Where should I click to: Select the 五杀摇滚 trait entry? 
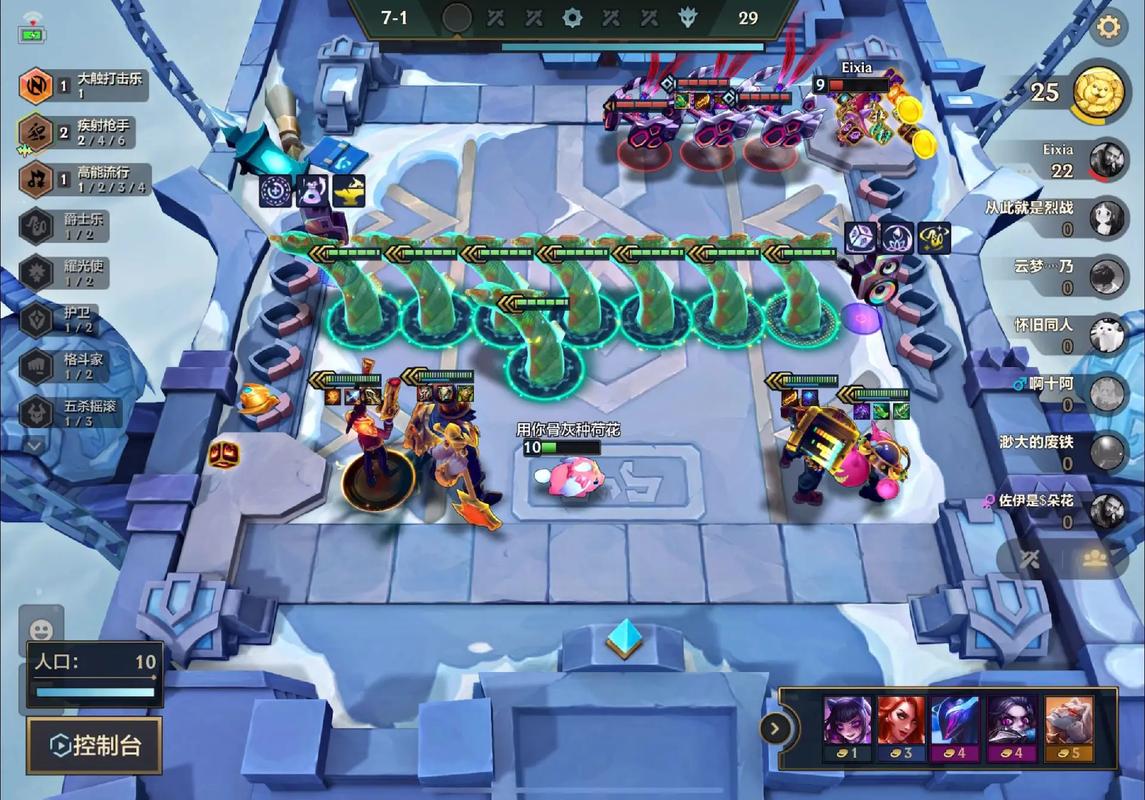(x=70, y=412)
